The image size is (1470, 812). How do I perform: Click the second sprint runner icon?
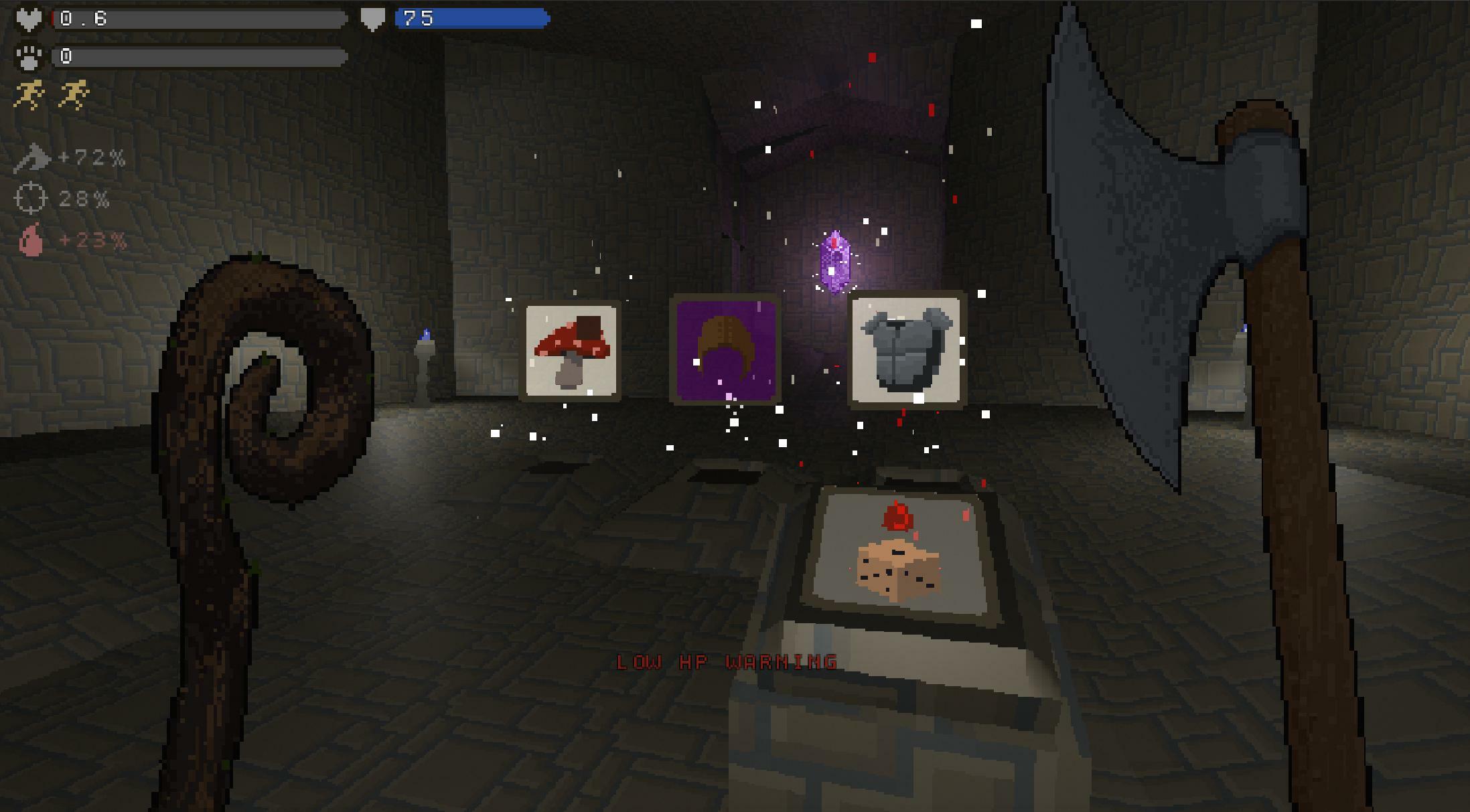74,92
